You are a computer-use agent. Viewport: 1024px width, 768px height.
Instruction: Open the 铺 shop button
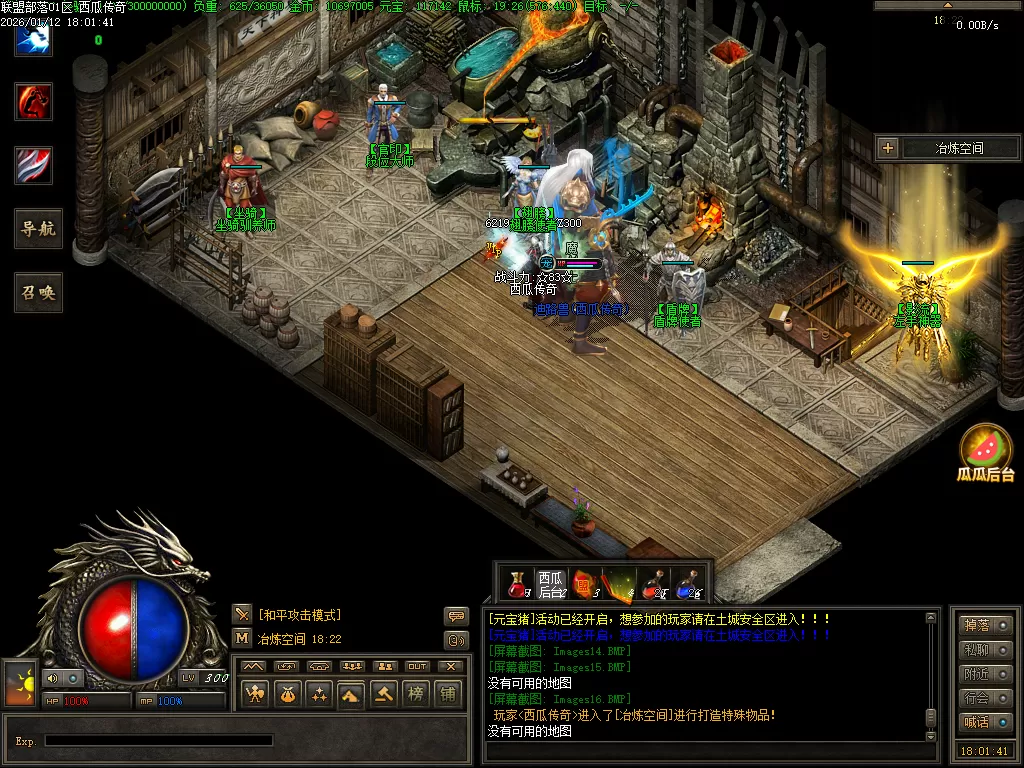(448, 693)
